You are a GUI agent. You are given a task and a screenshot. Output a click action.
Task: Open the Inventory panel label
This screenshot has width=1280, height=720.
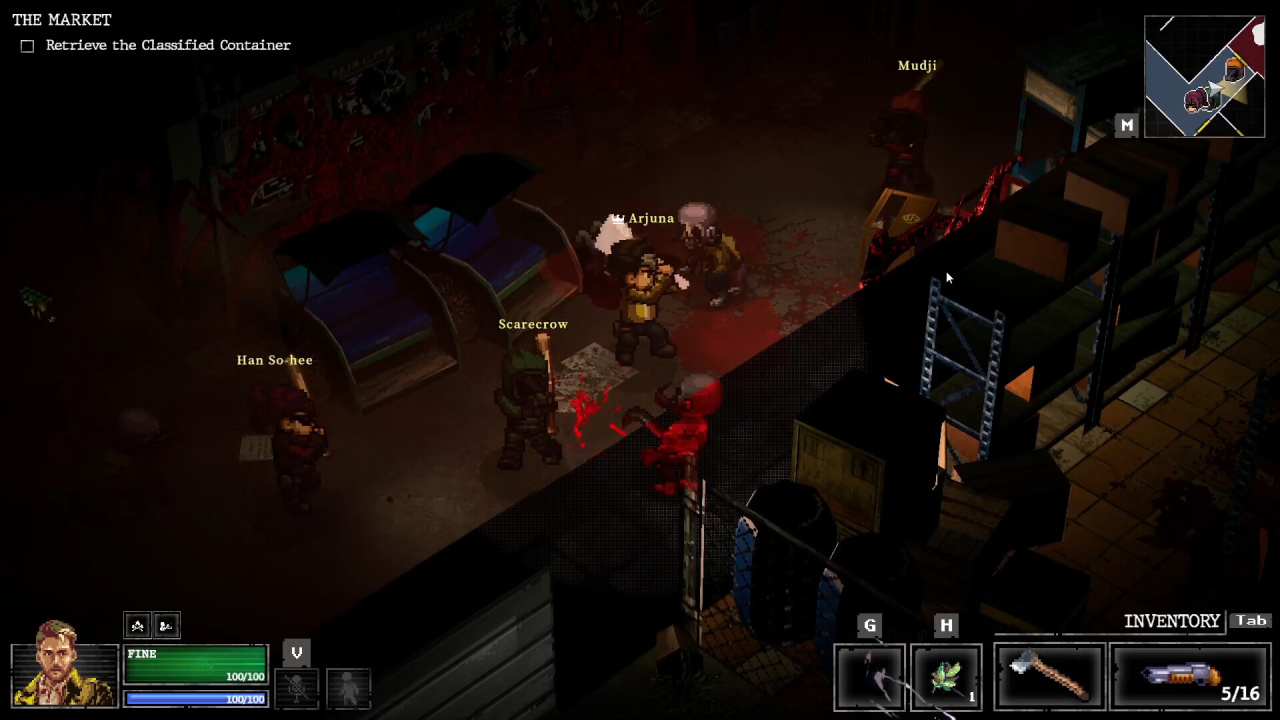1171,621
